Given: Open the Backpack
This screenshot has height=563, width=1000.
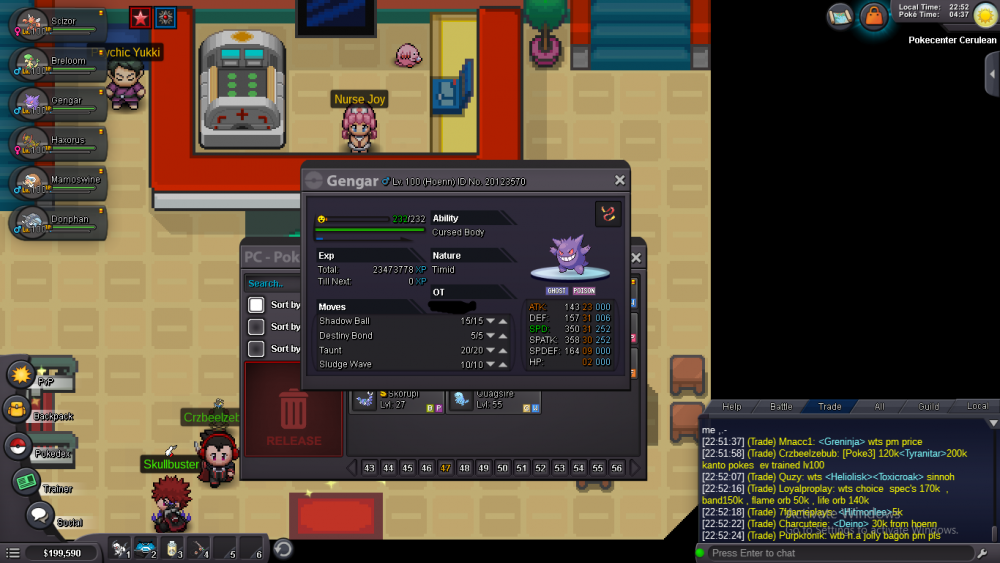Looking at the screenshot, I should [18, 409].
